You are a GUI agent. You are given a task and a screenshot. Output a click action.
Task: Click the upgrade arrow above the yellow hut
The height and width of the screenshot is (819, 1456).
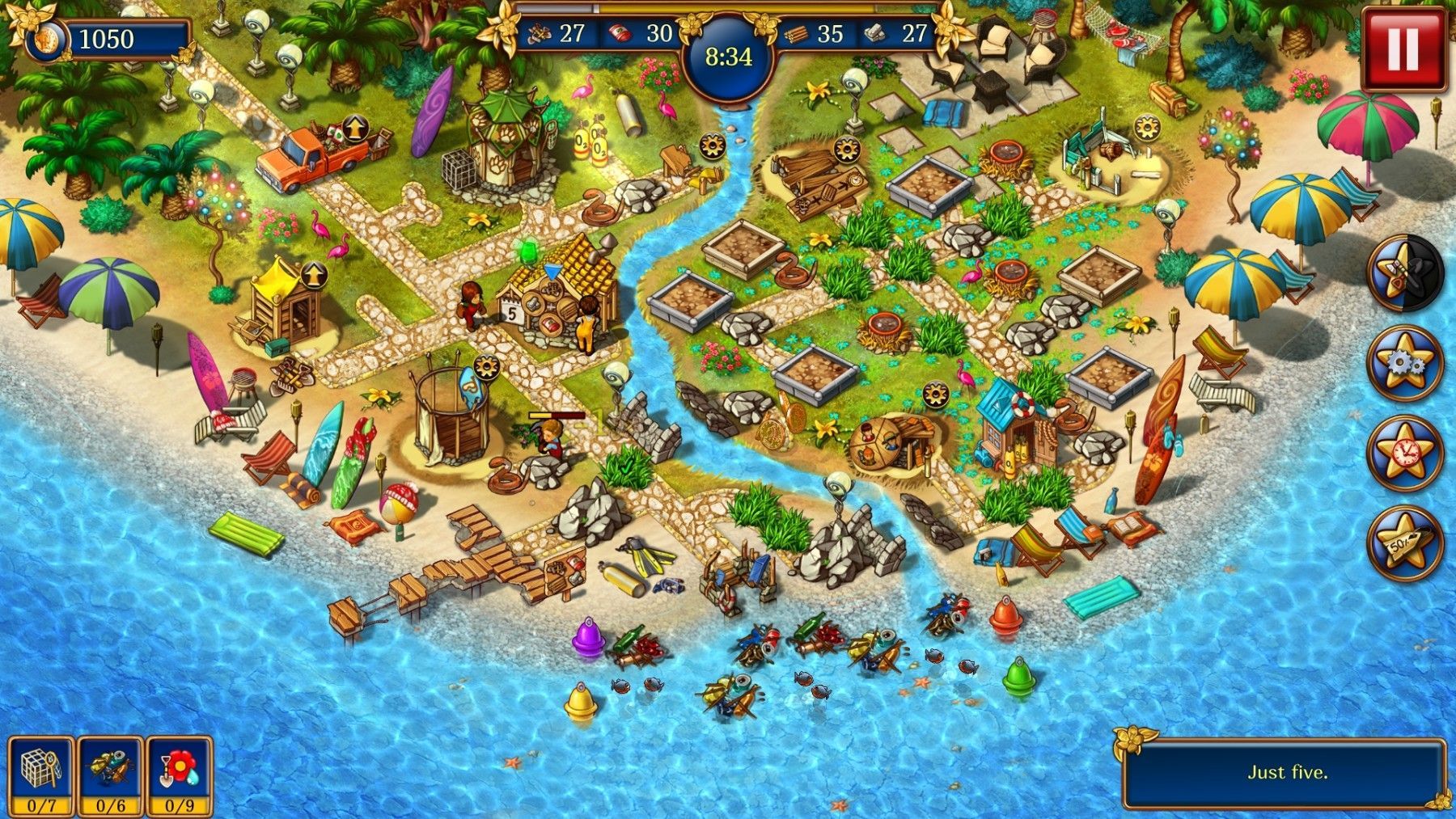pos(315,275)
